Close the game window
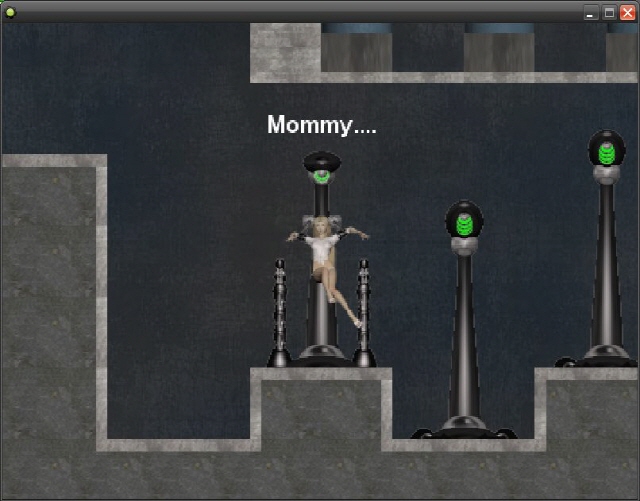This screenshot has height=501, width=640. click(627, 12)
